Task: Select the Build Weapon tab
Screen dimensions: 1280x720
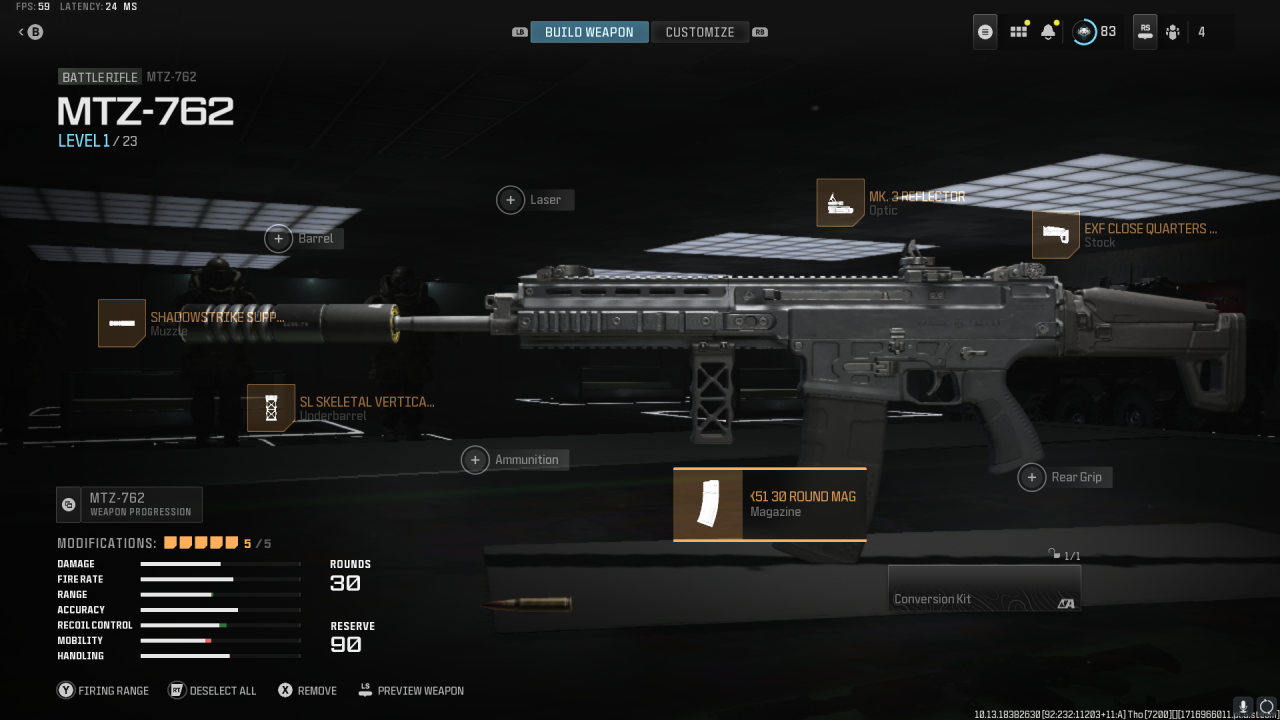Action: point(589,31)
